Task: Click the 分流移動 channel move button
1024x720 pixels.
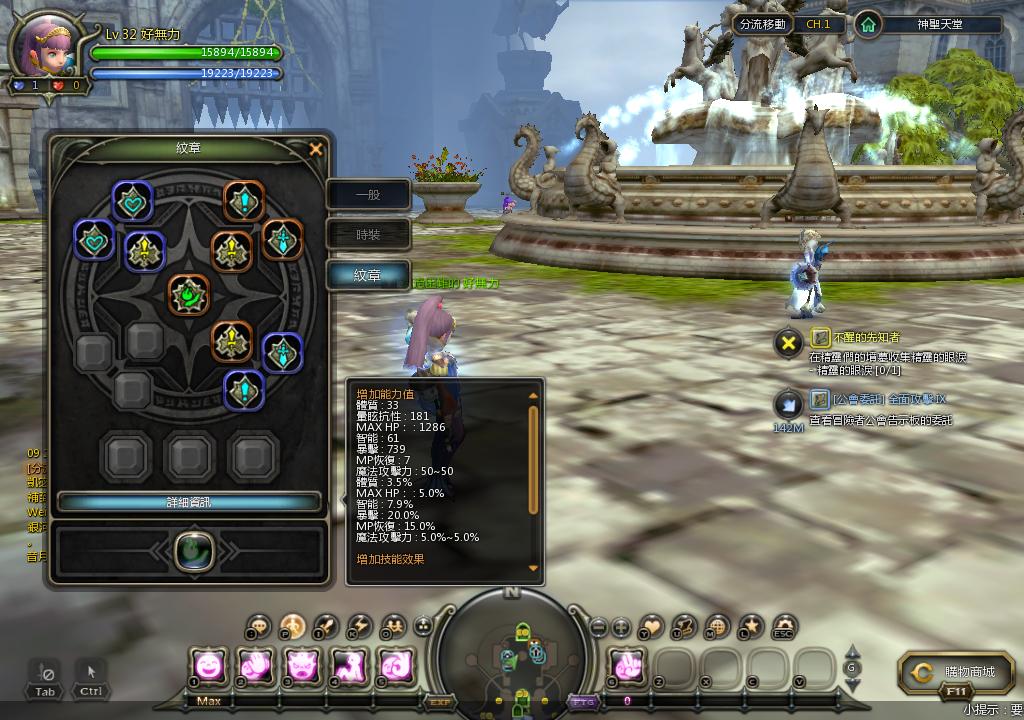Action: coord(762,24)
